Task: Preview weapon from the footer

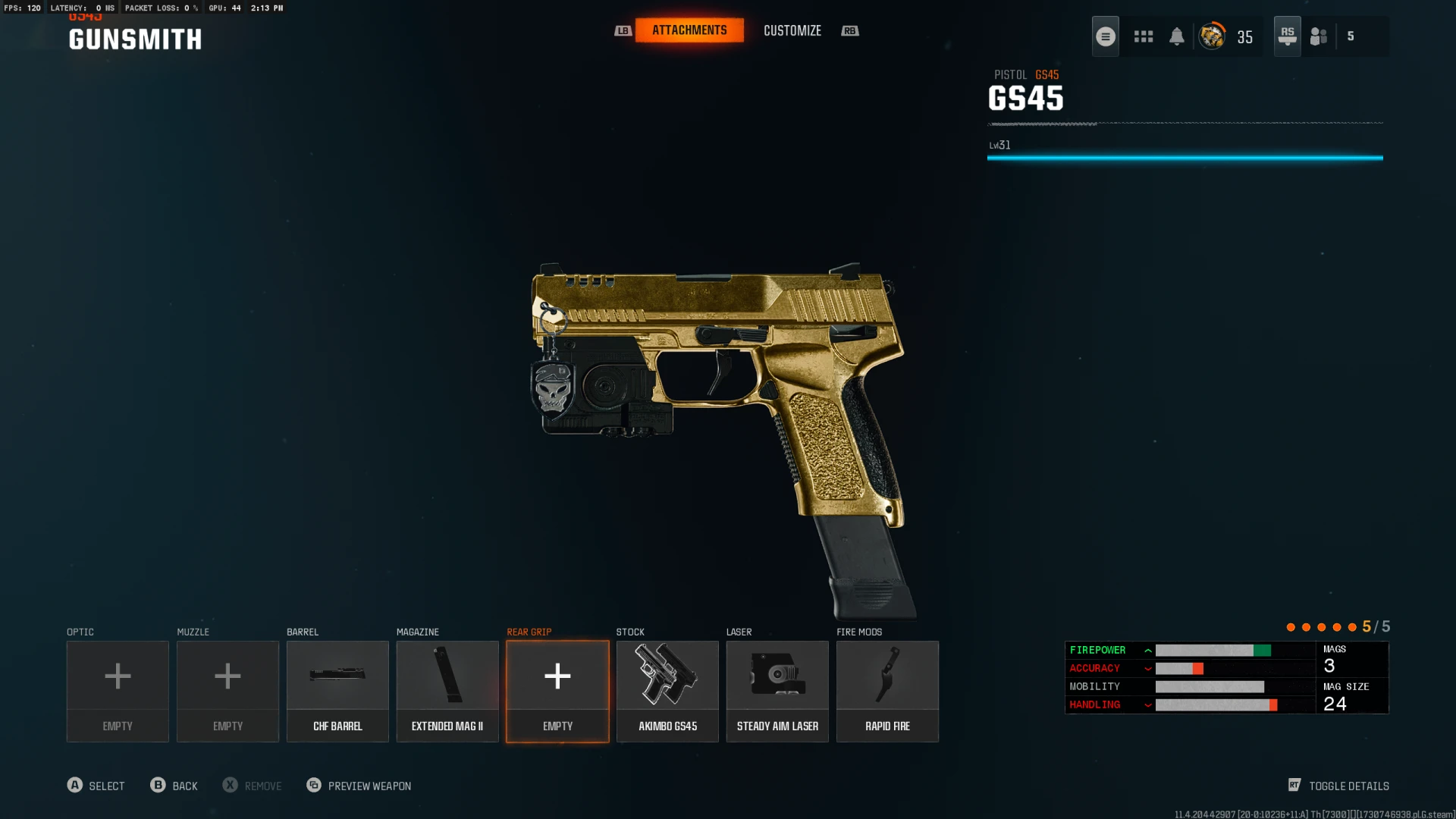Action: pos(359,786)
